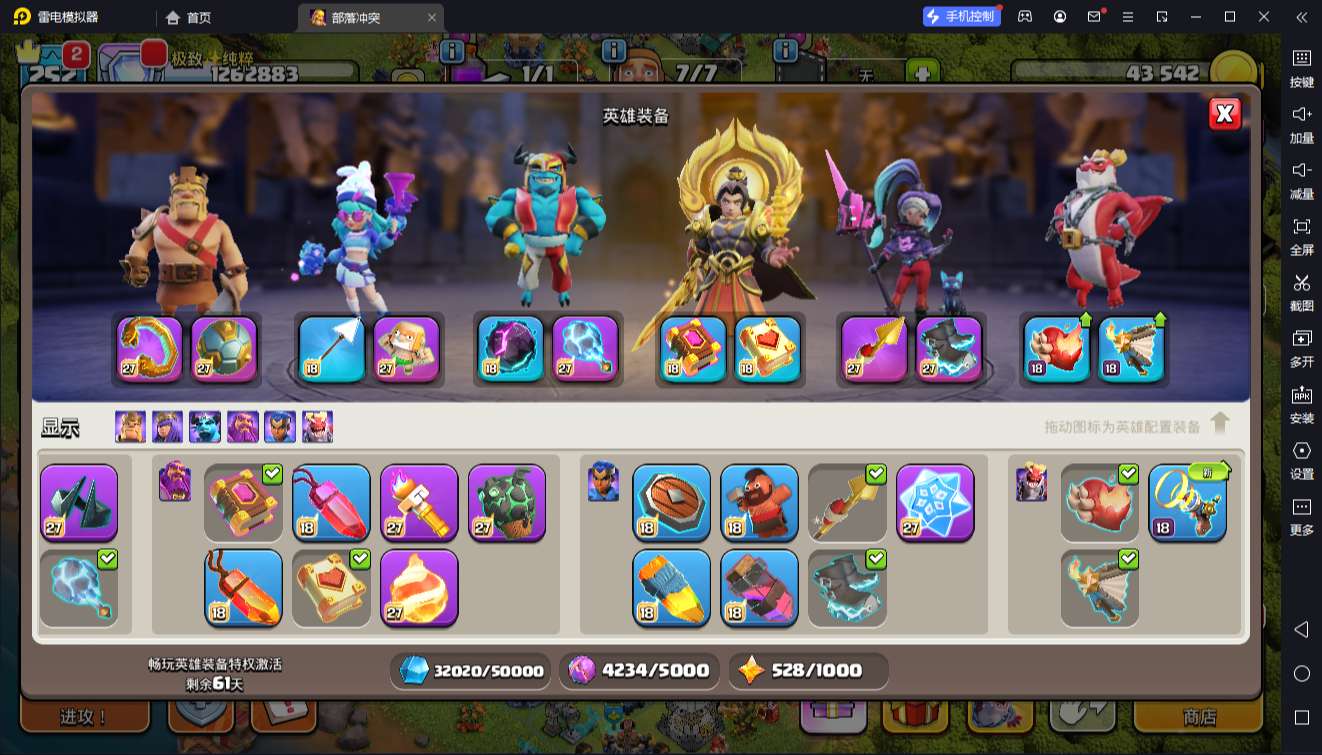Image resolution: width=1322 pixels, height=755 pixels.
Task: Filter the display by Barbarian King
Action: [x=130, y=427]
